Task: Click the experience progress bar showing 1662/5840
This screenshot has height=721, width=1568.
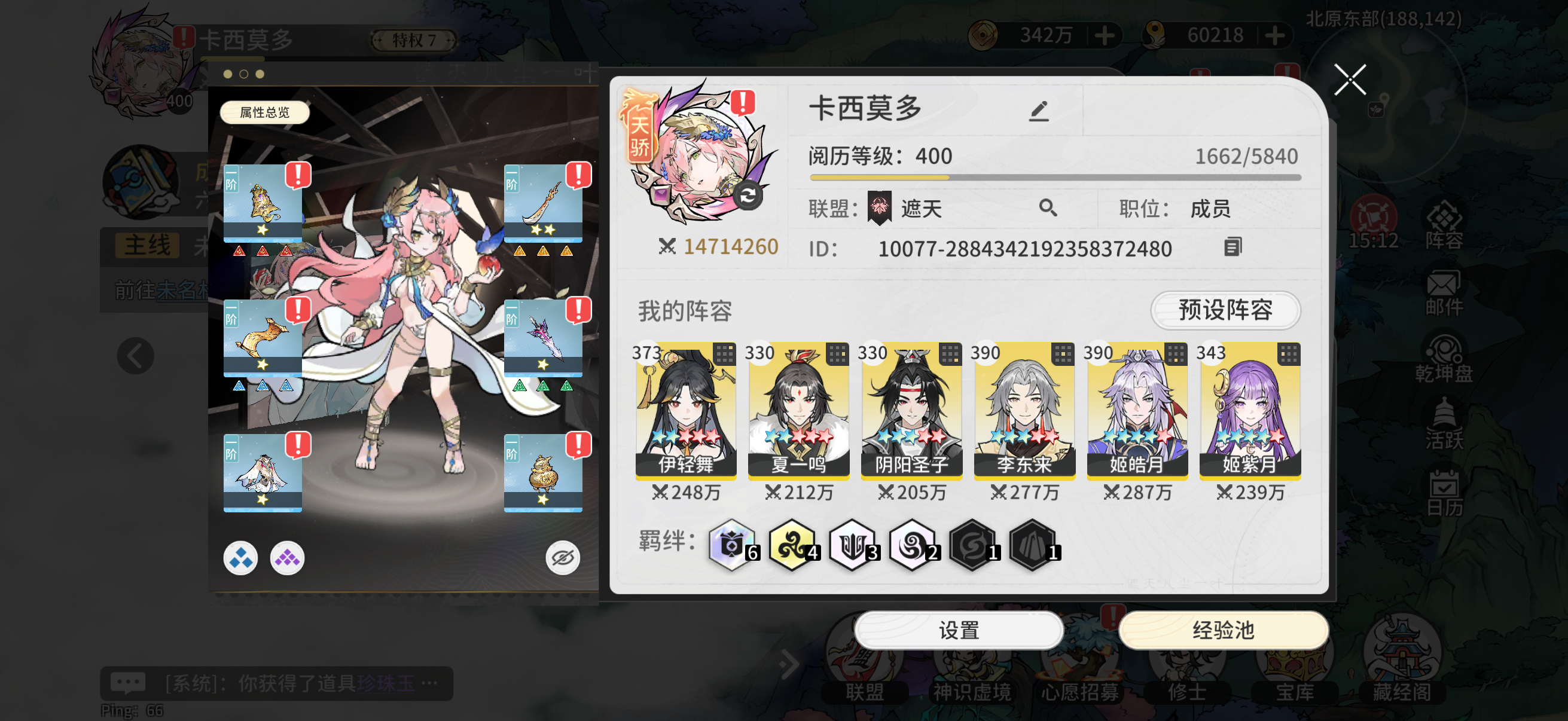Action: (1053, 176)
